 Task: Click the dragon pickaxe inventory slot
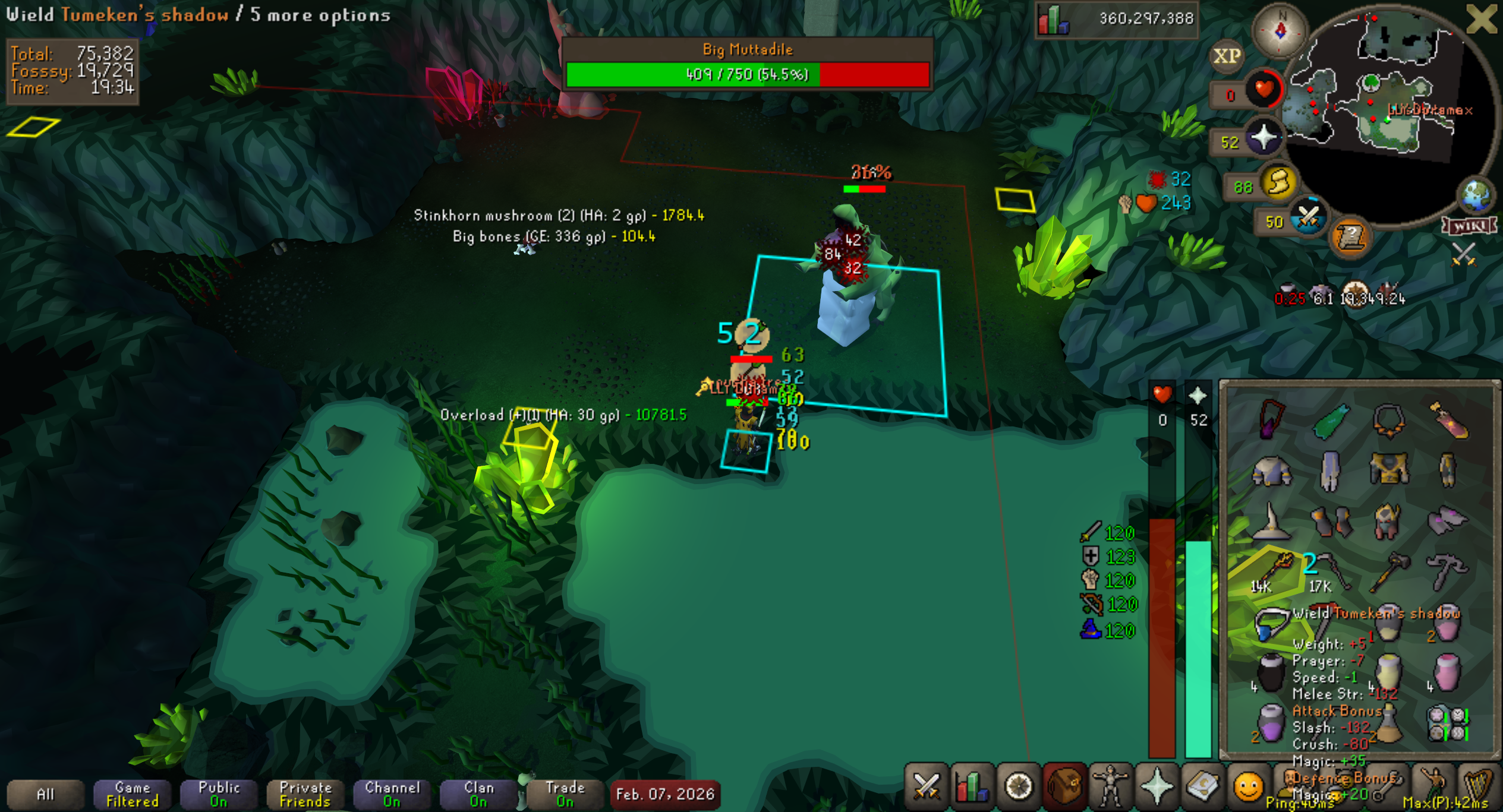click(1447, 571)
